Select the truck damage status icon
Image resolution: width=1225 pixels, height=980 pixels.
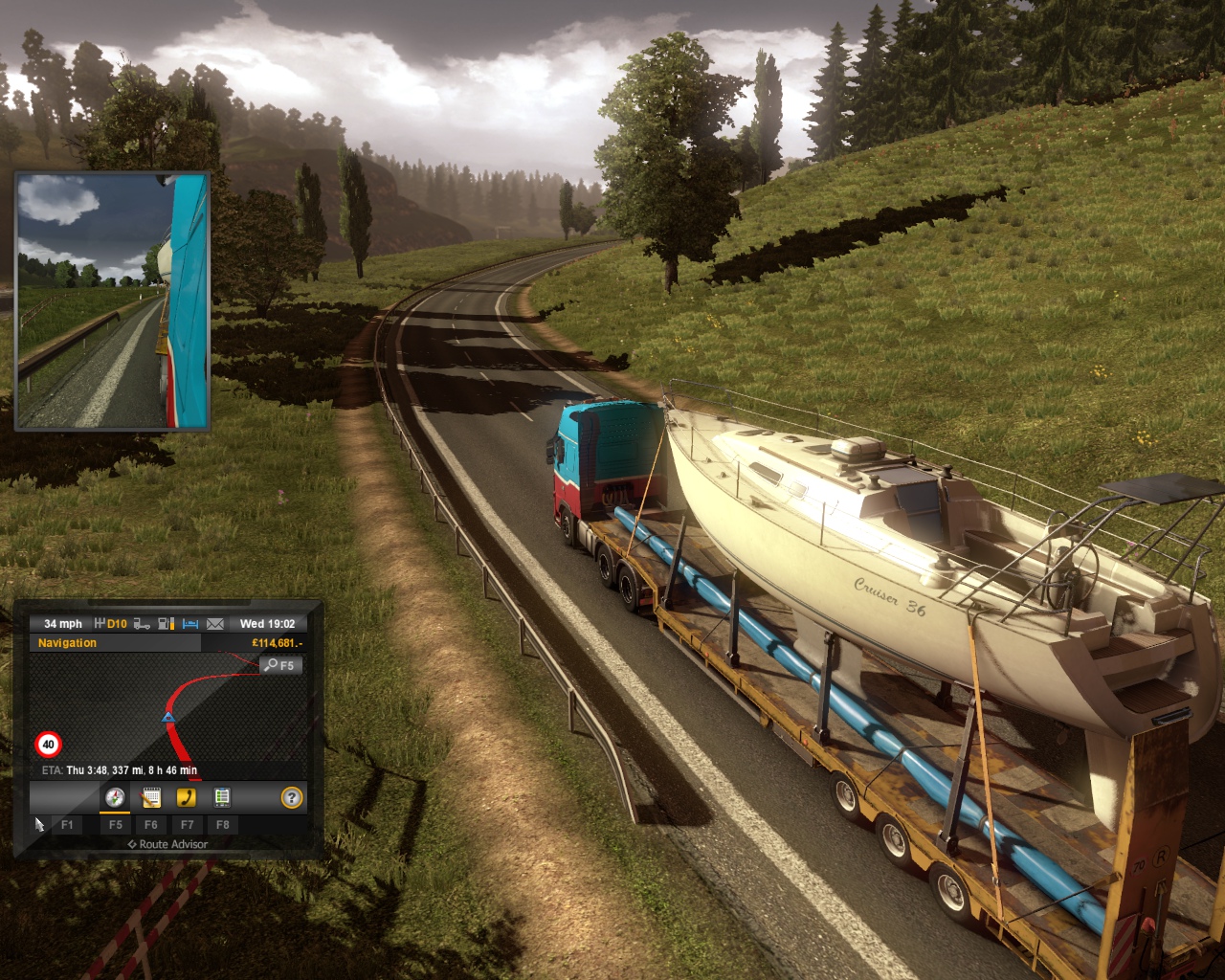142,624
